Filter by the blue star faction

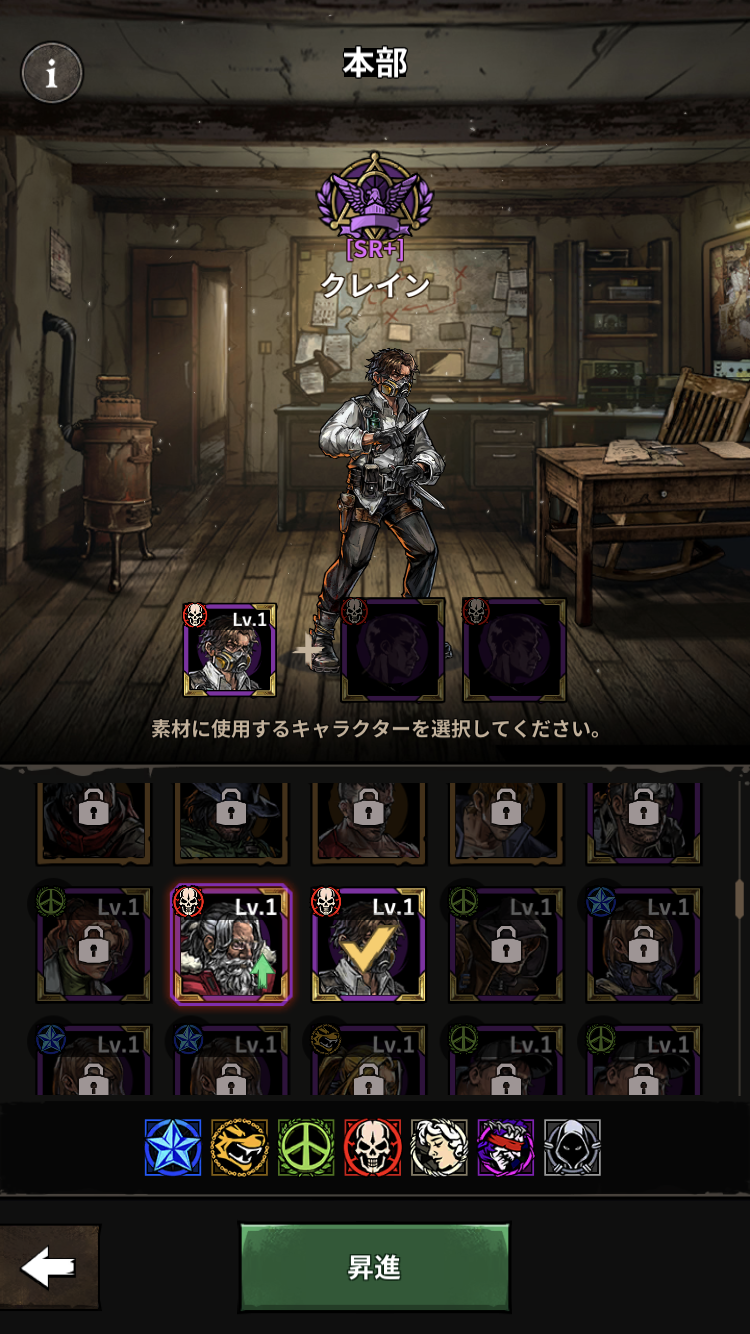pyautogui.click(x=172, y=1147)
